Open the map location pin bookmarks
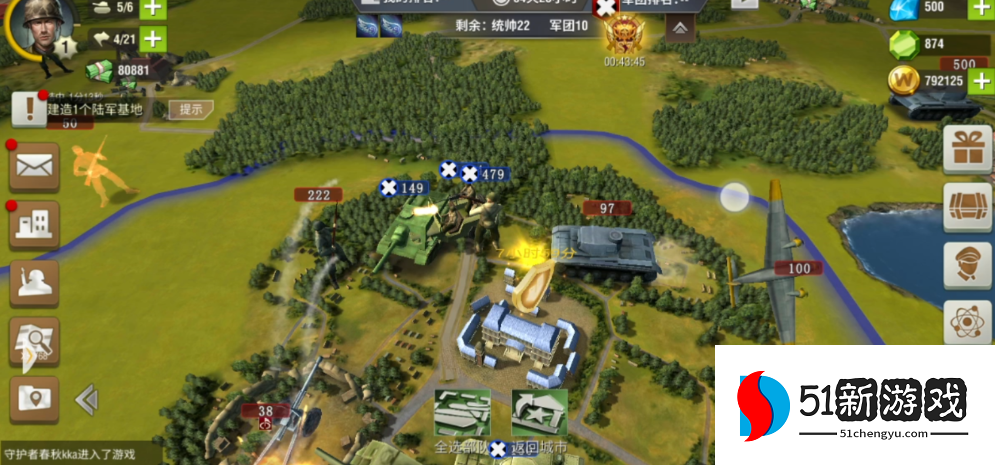995x465 pixels. [x=34, y=399]
